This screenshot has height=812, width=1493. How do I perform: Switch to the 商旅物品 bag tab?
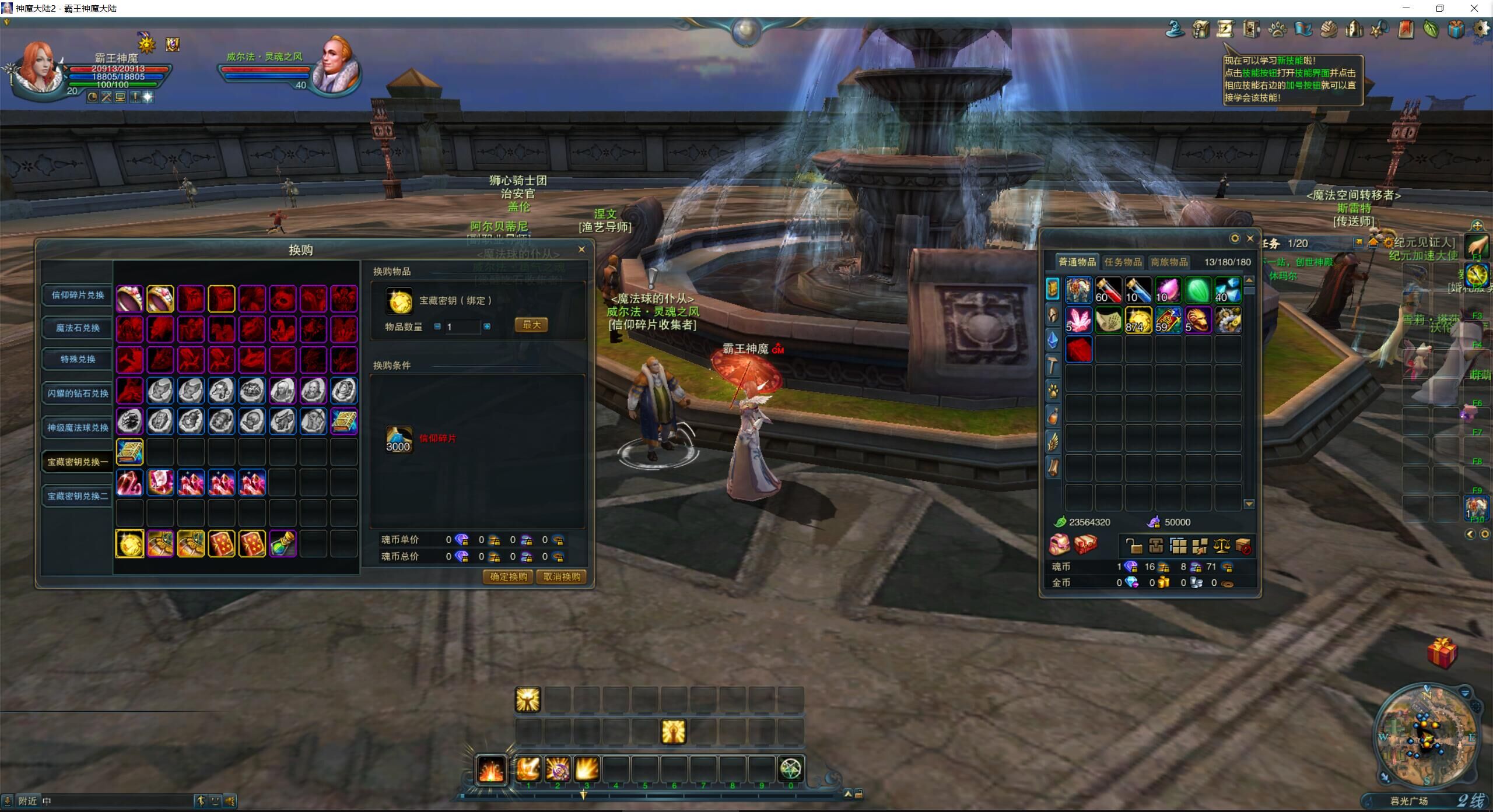pos(1169,262)
